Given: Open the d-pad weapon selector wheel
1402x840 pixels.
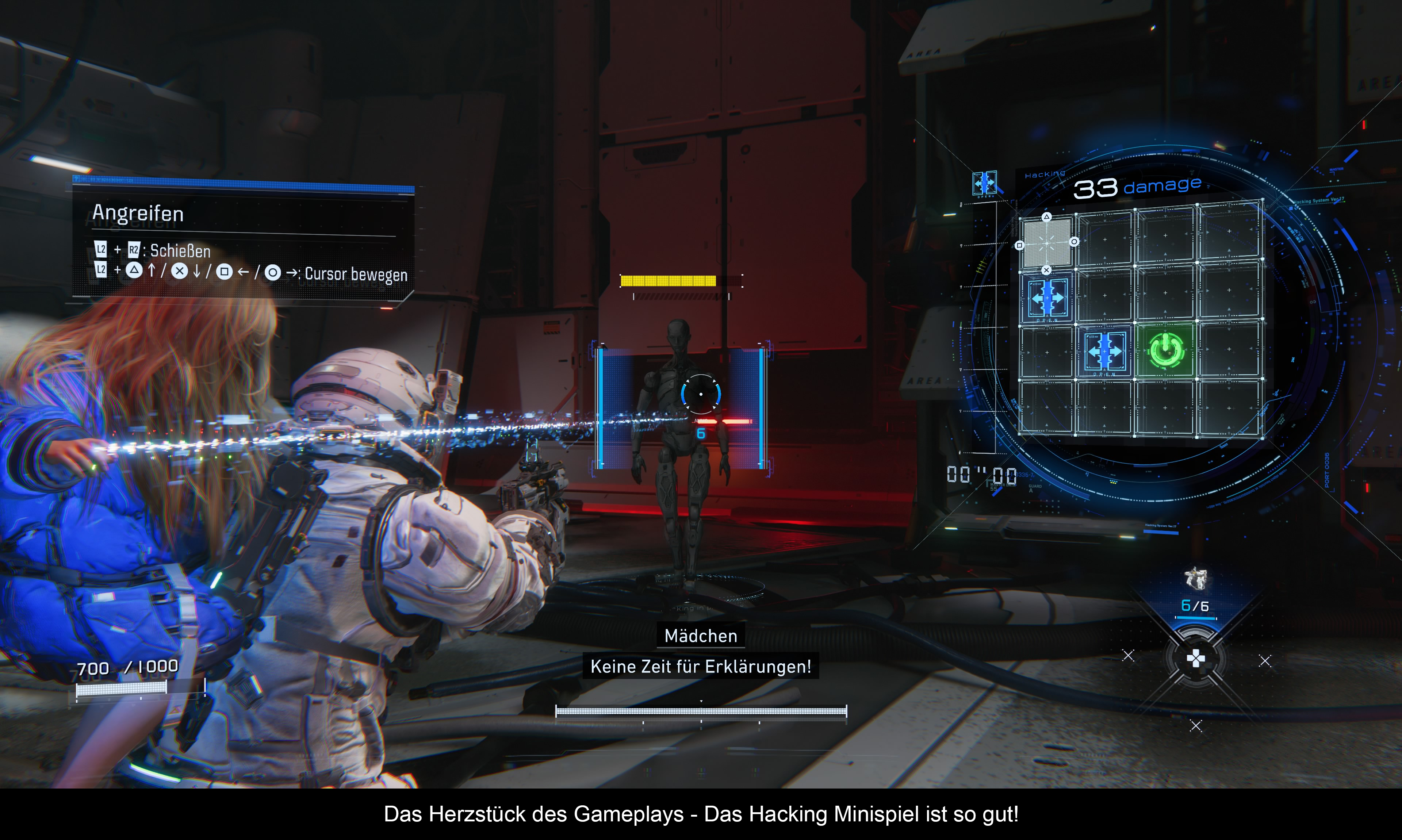Looking at the screenshot, I should point(1195,659).
